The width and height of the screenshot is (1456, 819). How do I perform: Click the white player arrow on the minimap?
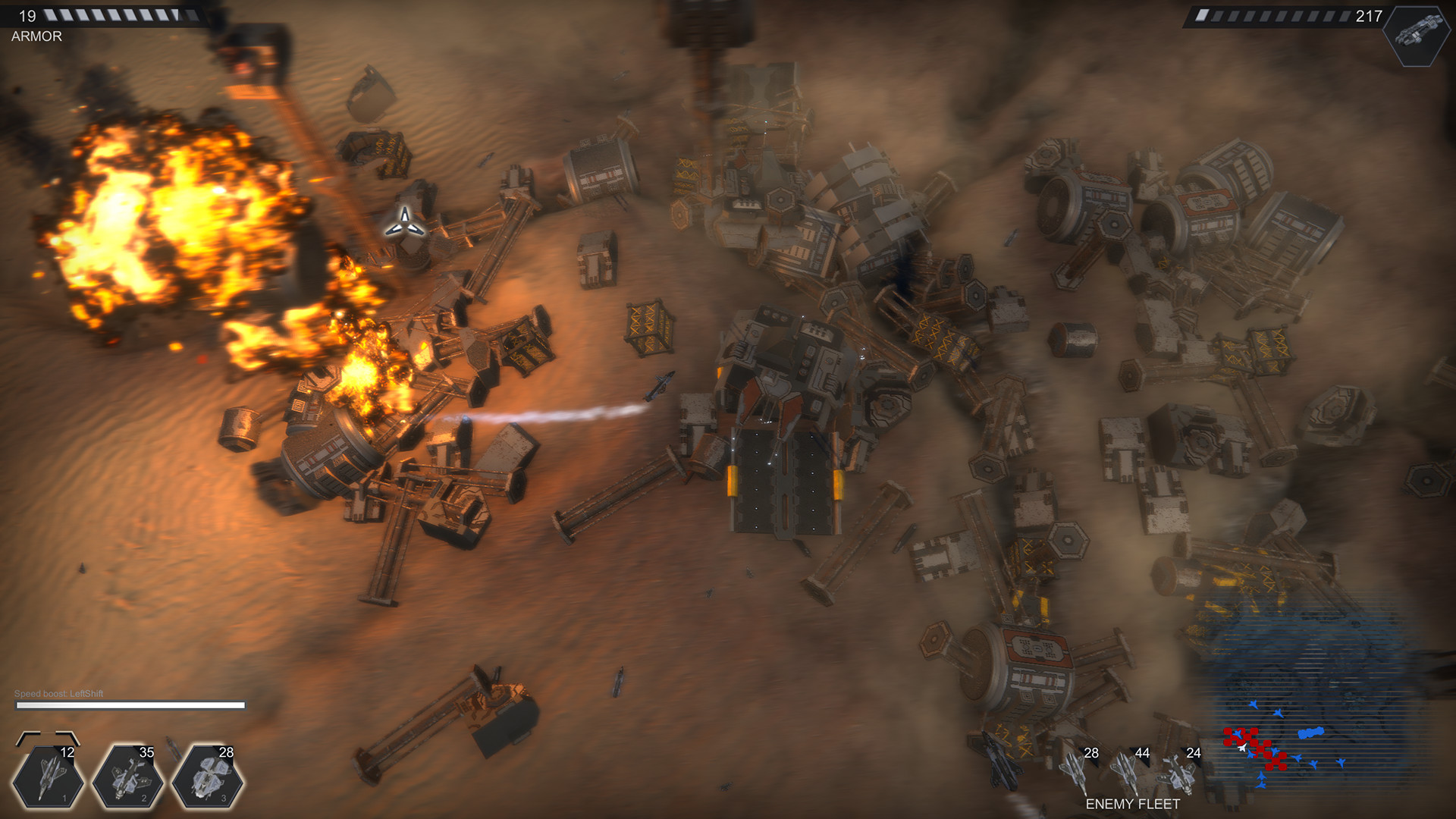[1242, 747]
